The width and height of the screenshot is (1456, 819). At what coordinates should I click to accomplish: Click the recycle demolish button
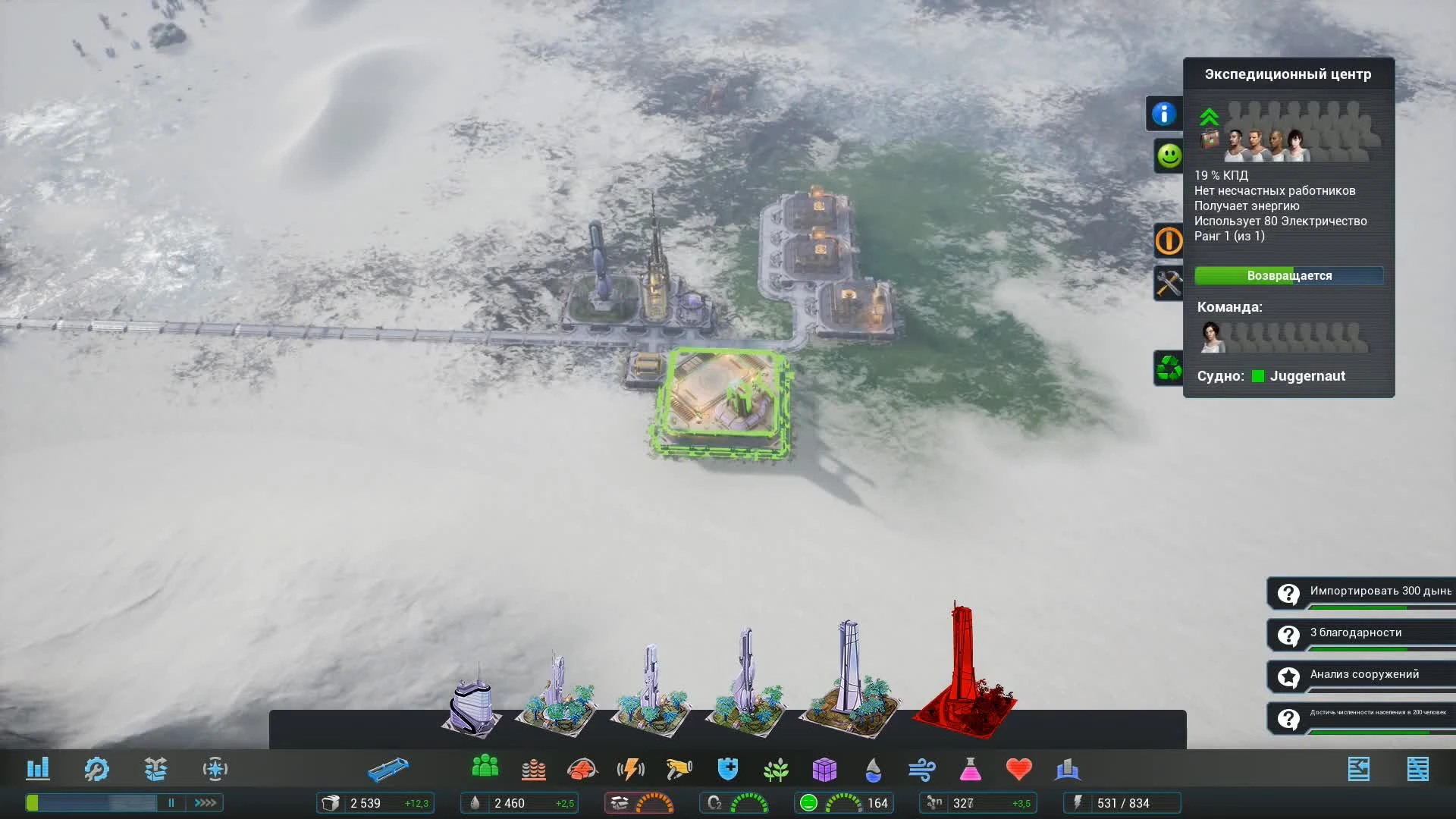[x=1168, y=369]
